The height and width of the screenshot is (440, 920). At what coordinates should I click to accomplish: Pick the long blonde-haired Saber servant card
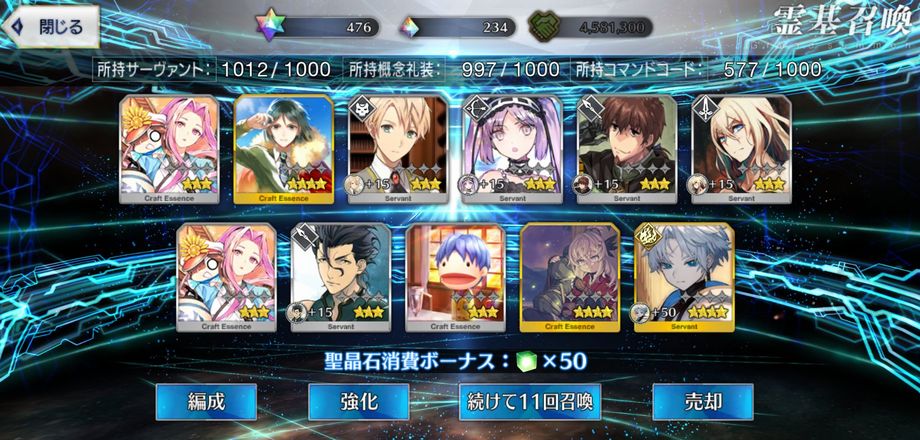[741, 149]
